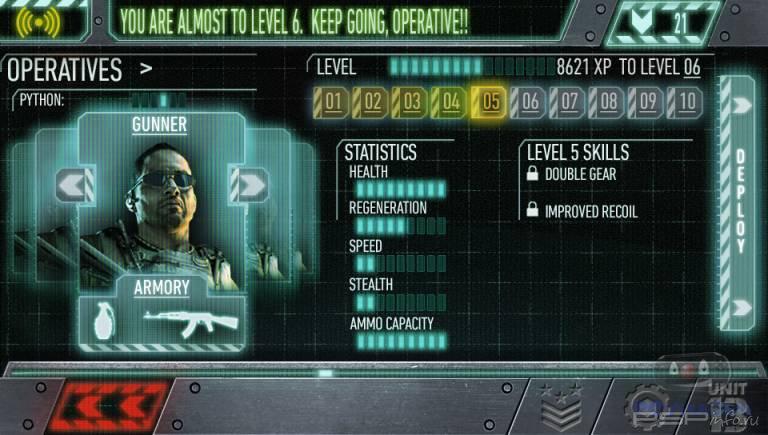Select level 01 tile
Viewport: 768px width, 435px height.
coord(334,101)
